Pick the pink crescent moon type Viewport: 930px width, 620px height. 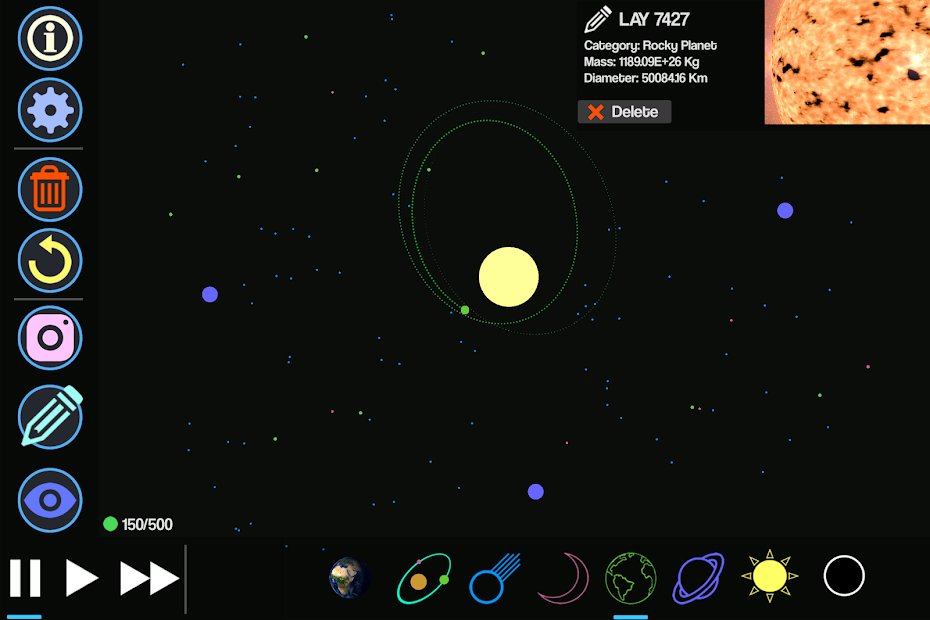click(x=561, y=578)
